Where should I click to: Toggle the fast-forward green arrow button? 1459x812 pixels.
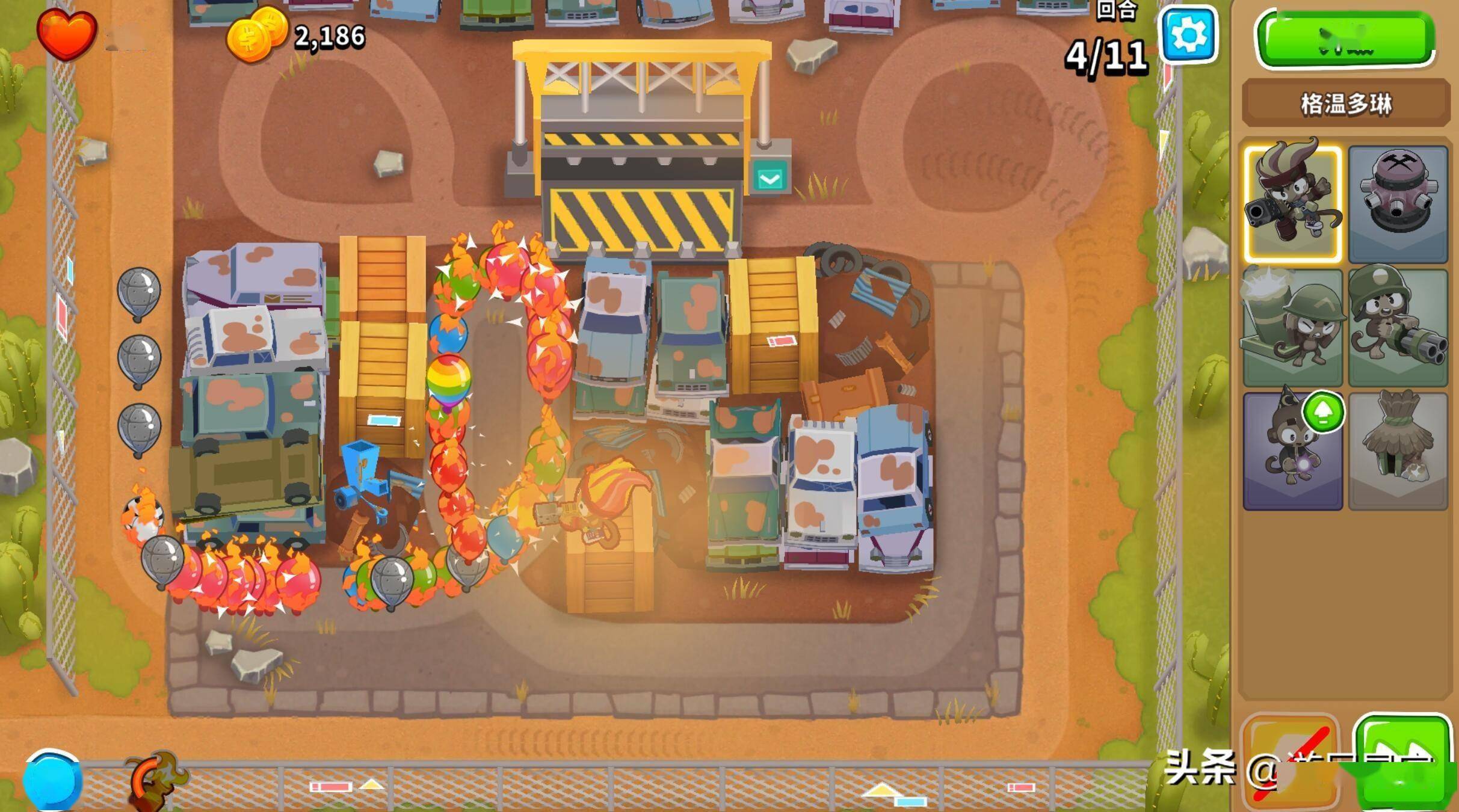(x=1402, y=761)
